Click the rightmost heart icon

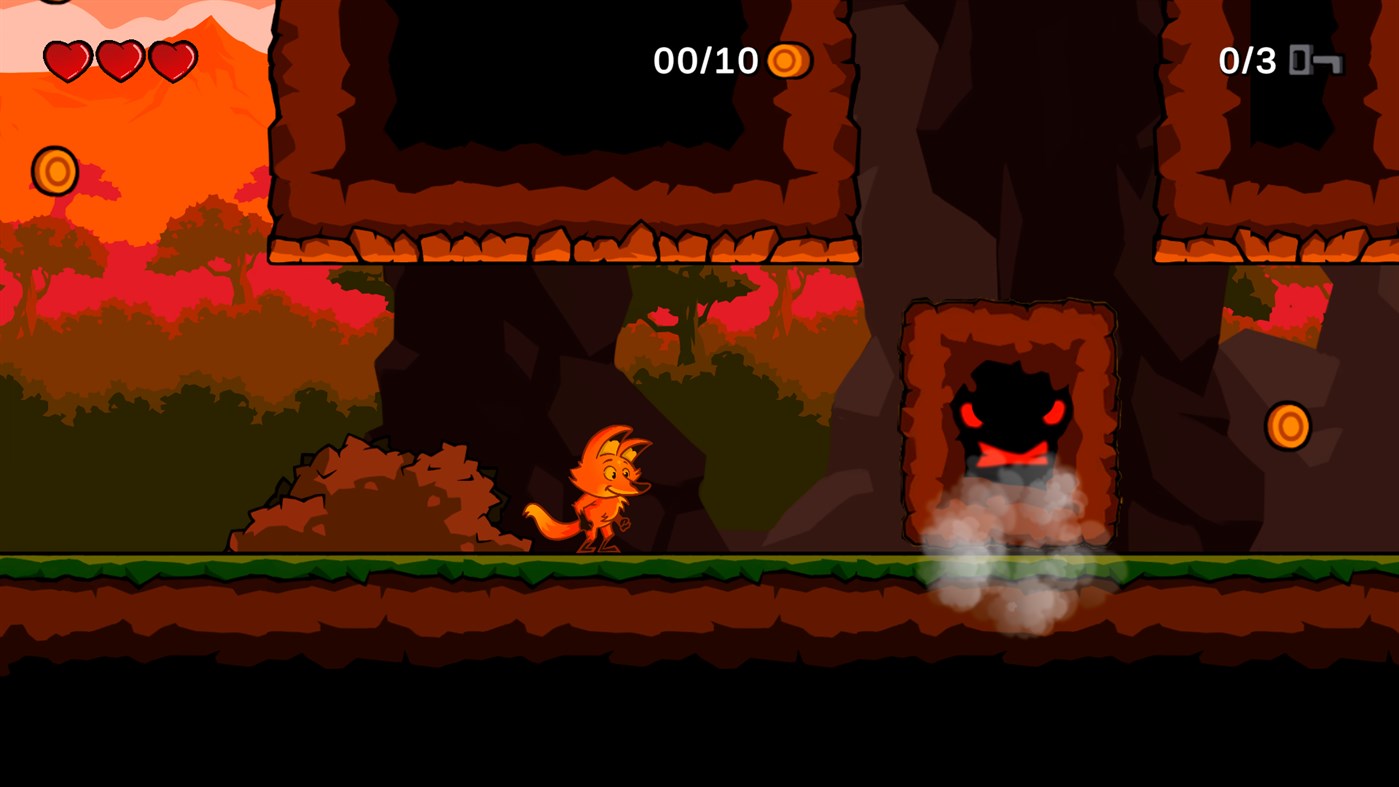click(174, 58)
